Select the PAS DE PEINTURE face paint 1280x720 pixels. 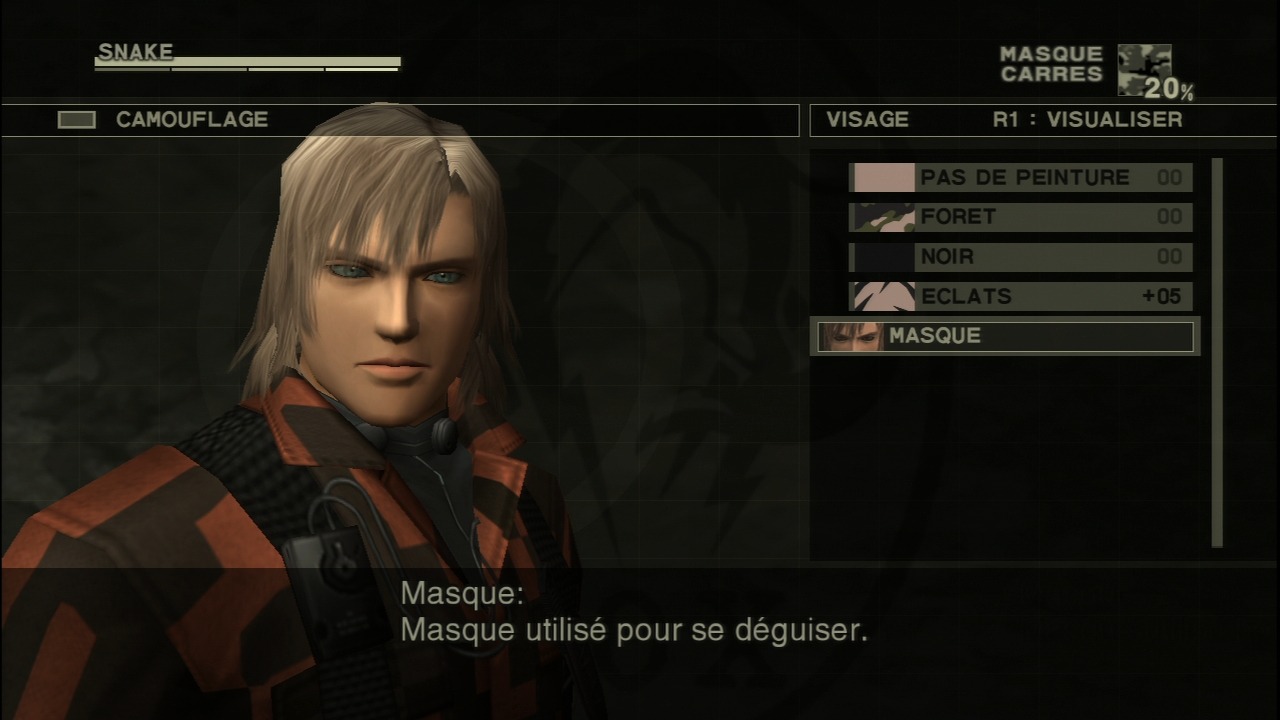click(1020, 178)
